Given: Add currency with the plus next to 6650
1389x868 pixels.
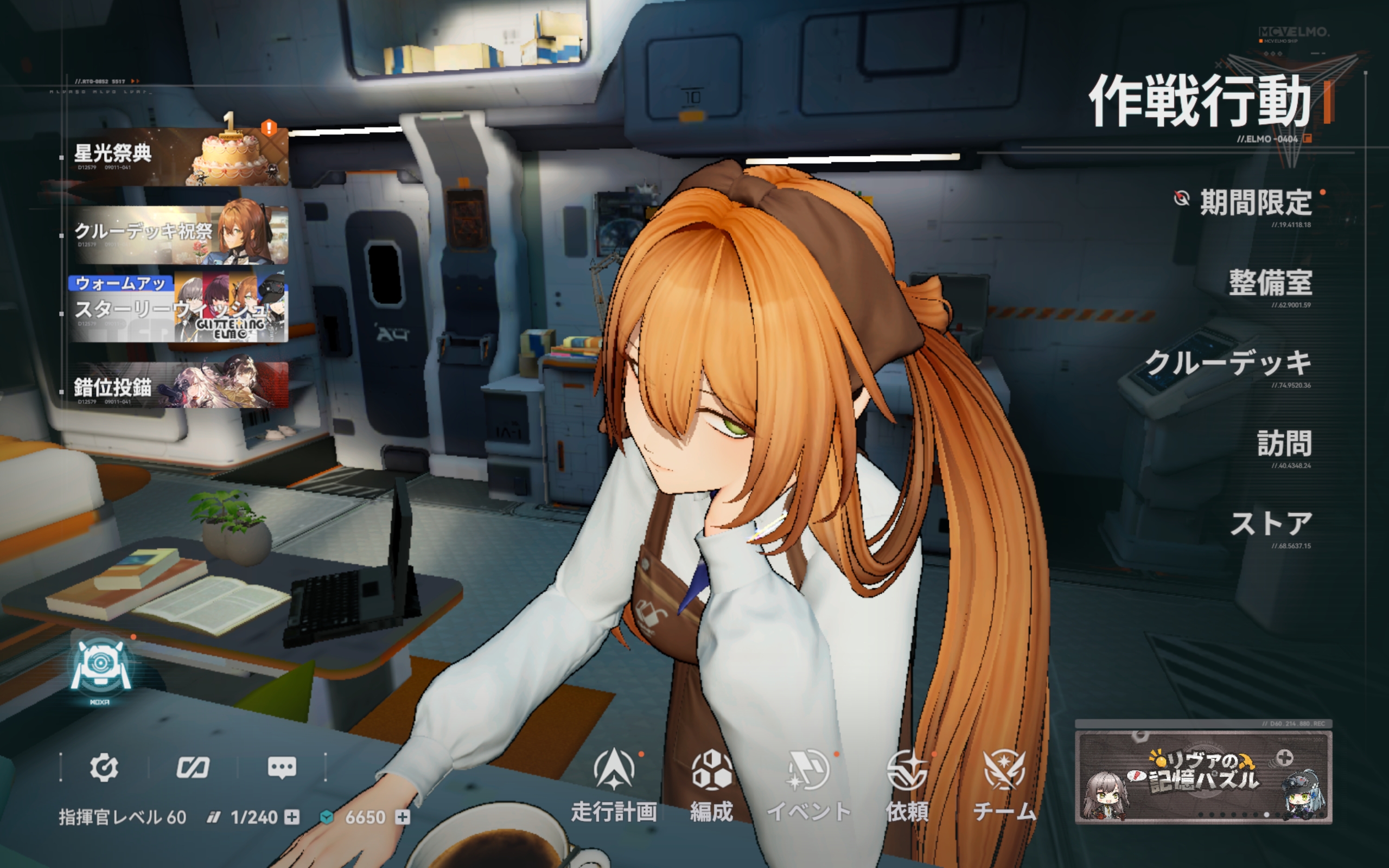Looking at the screenshot, I should pyautogui.click(x=403, y=817).
